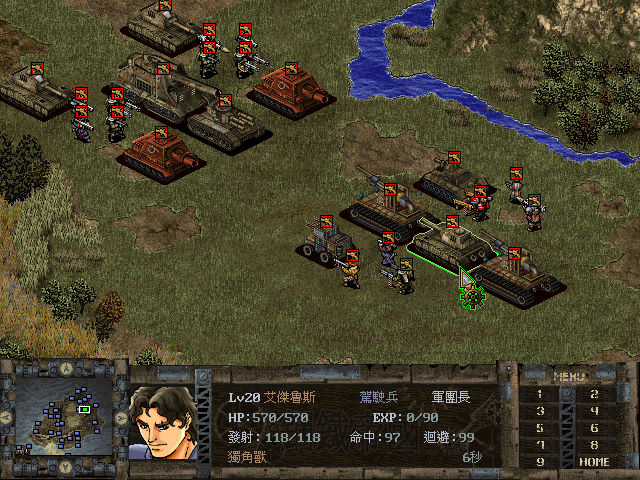640x480 pixels.
Task: Activate group number 5
Action: point(541,428)
